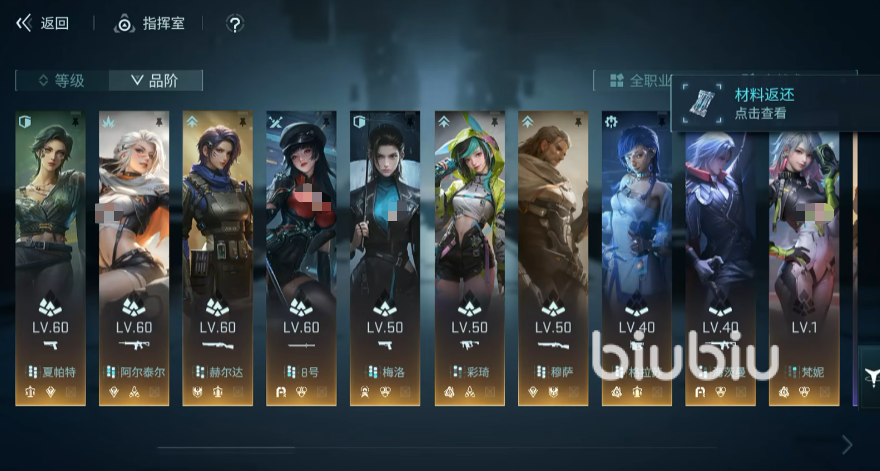This screenshot has width=880, height=471.
Task: Open the 指挥室 command room
Action: [x=150, y=24]
